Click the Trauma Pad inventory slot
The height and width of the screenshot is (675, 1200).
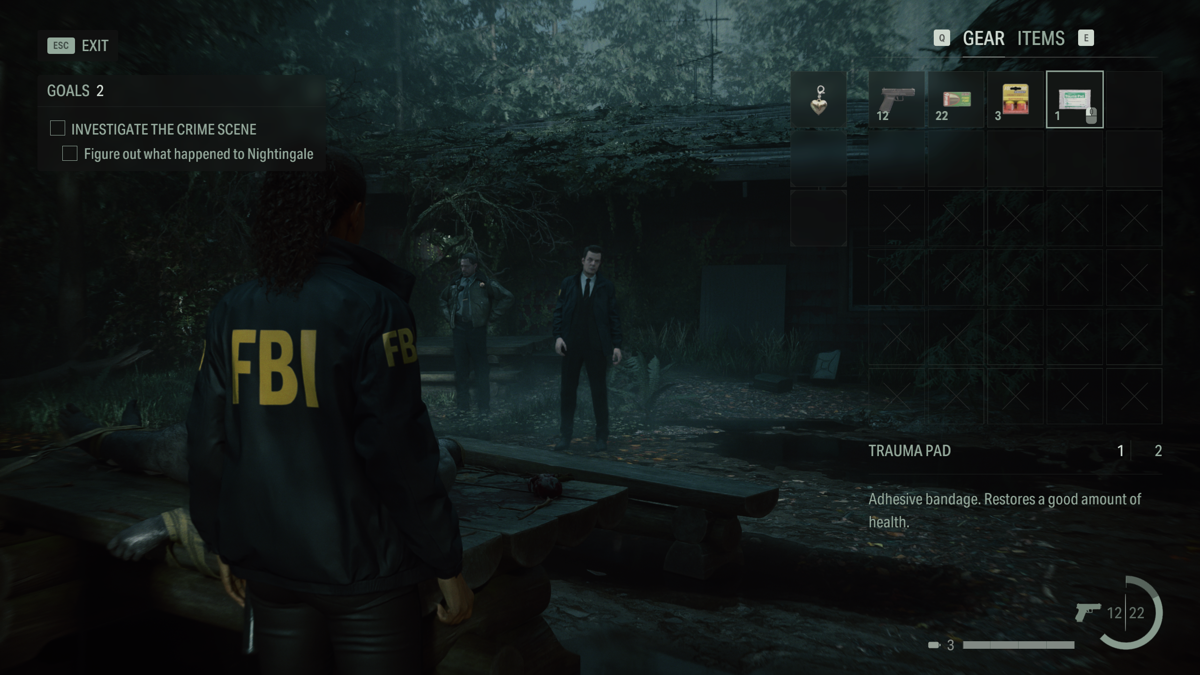pos(1074,100)
